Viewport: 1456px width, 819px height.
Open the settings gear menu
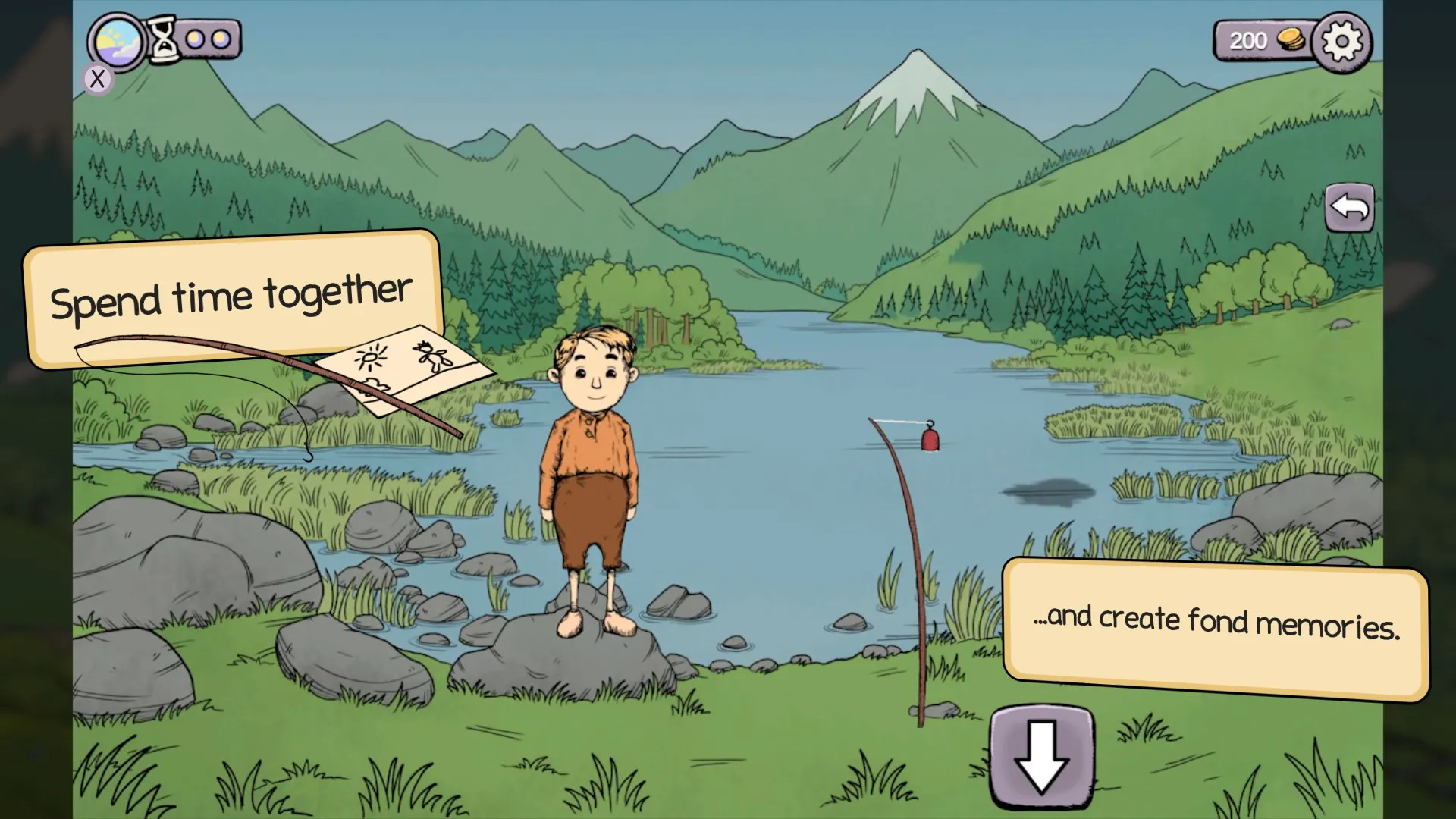click(x=1342, y=41)
